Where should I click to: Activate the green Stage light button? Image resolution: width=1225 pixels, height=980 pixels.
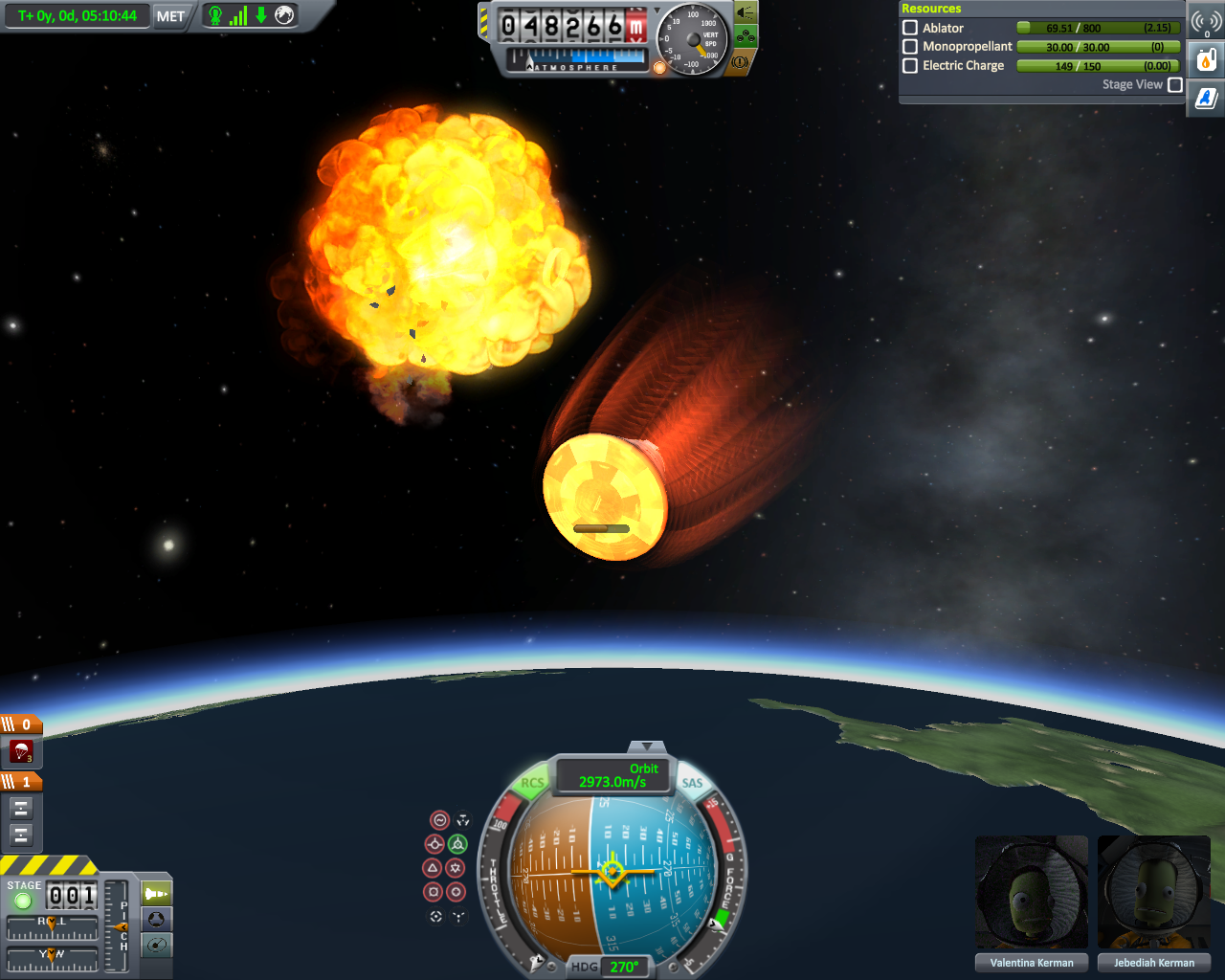23,901
